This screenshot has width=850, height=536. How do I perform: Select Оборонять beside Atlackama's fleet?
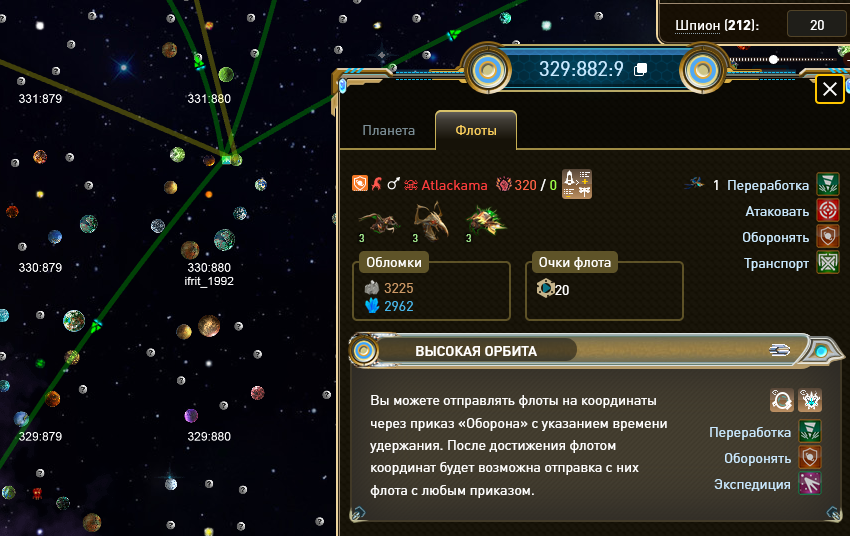827,237
